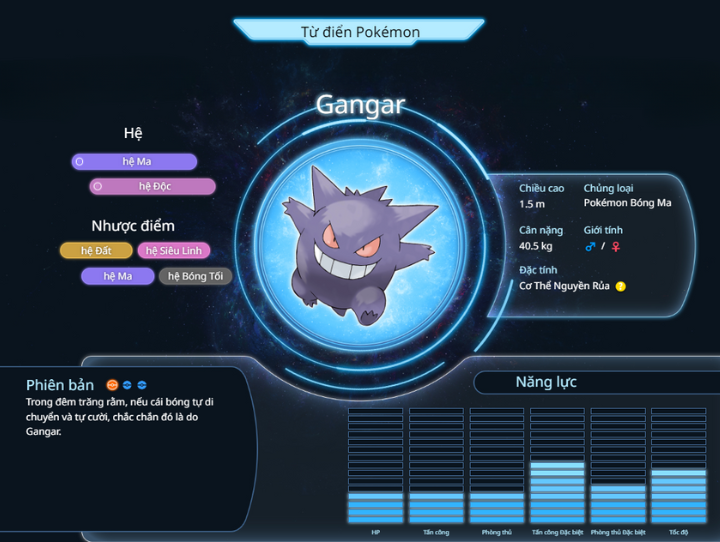720x542 pixels.
Task: Choose the hệ Bóng Tối weakness badge
Action: click(195, 276)
